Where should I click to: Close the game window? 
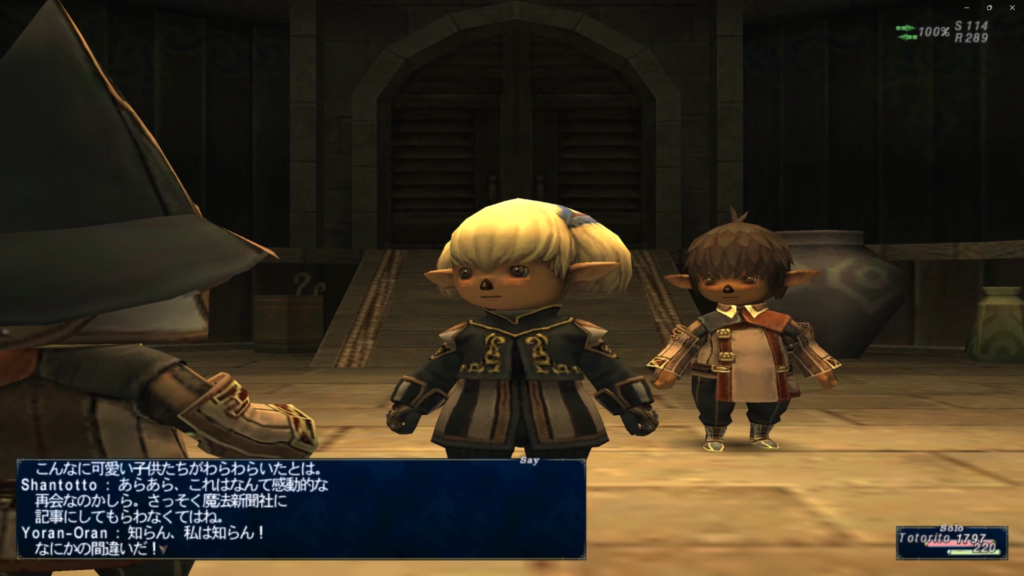coord(1011,7)
